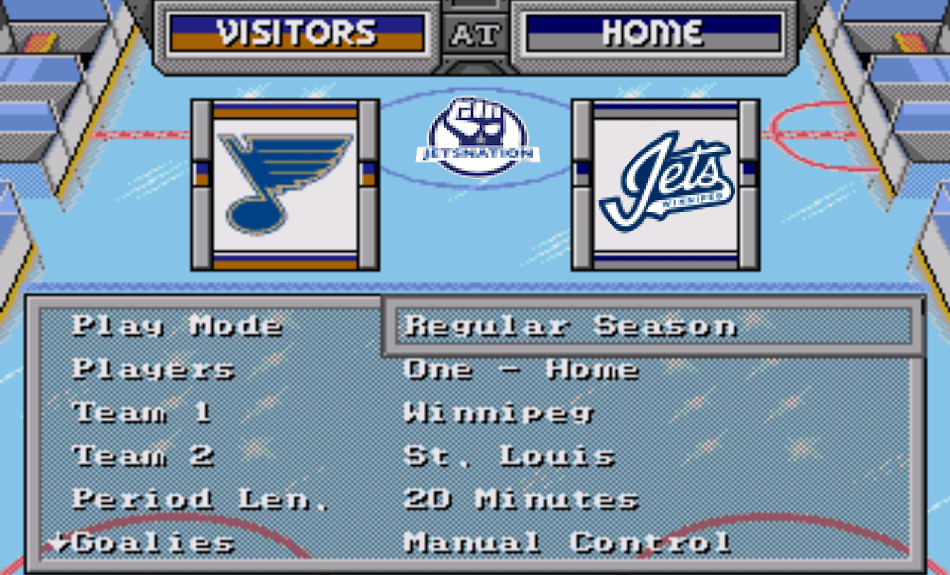Select the Team 2 menu row
The width and height of the screenshot is (950, 575).
143,456
